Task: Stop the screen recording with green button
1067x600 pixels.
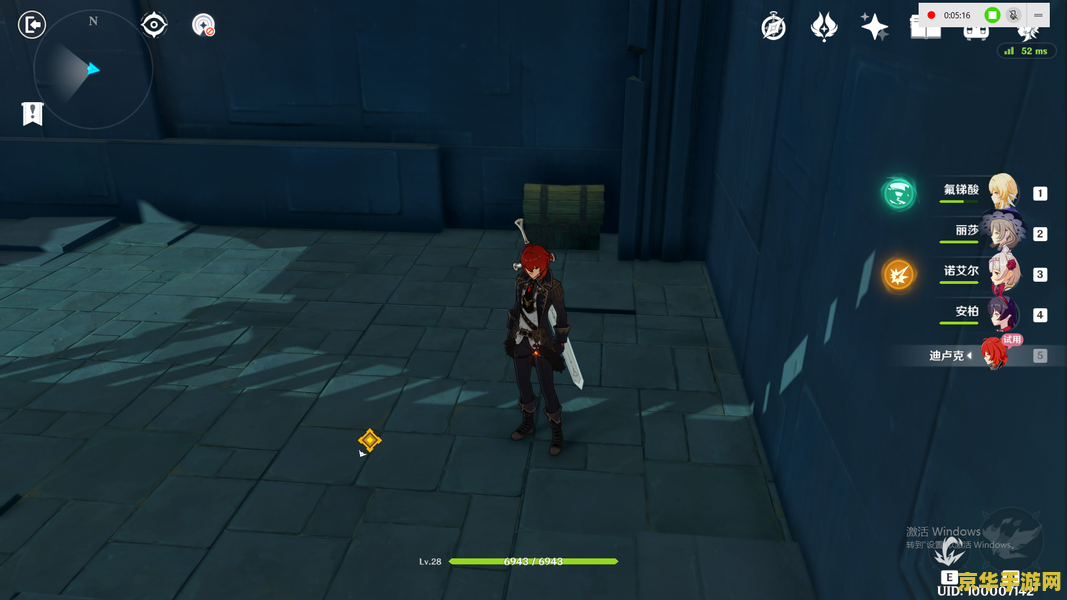Action: coord(992,15)
